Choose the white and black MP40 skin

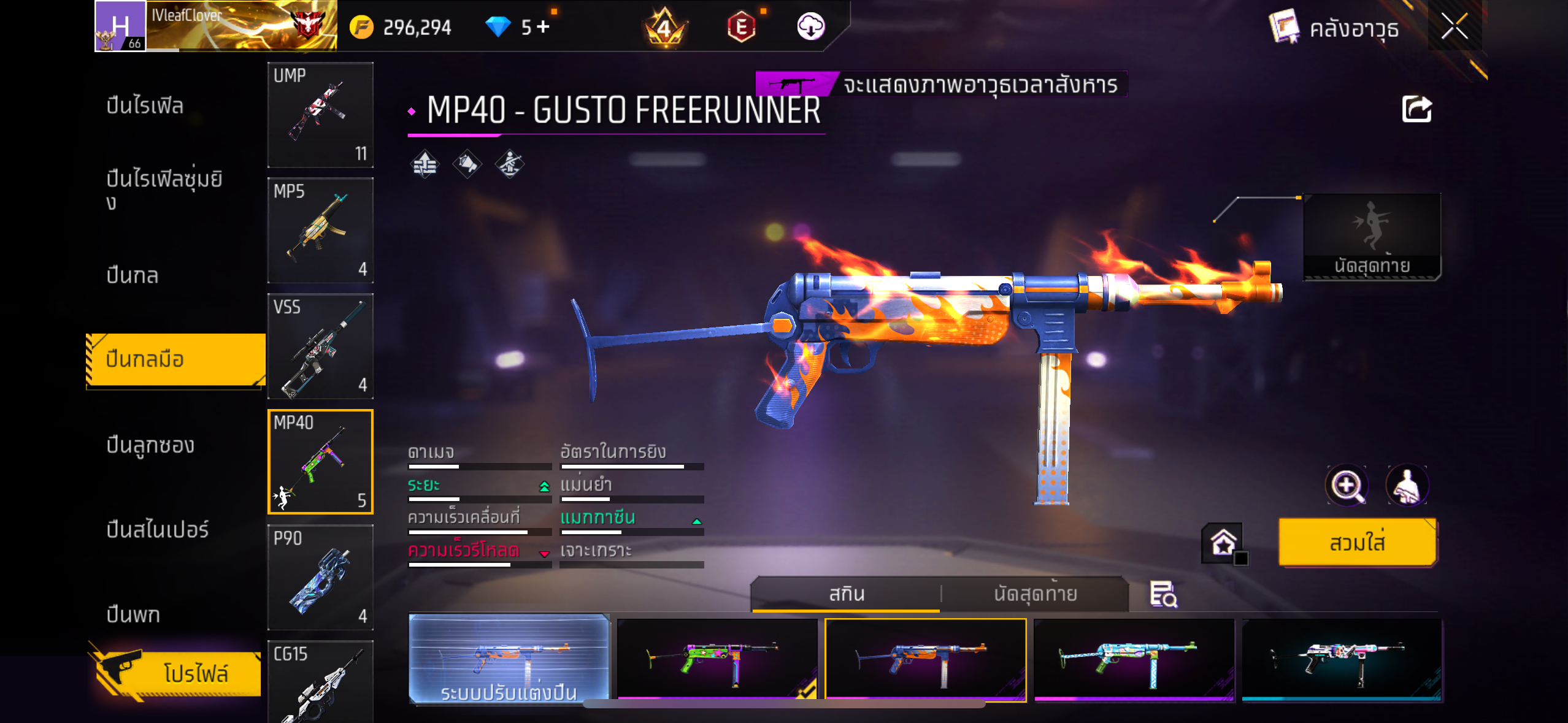coord(1342,659)
